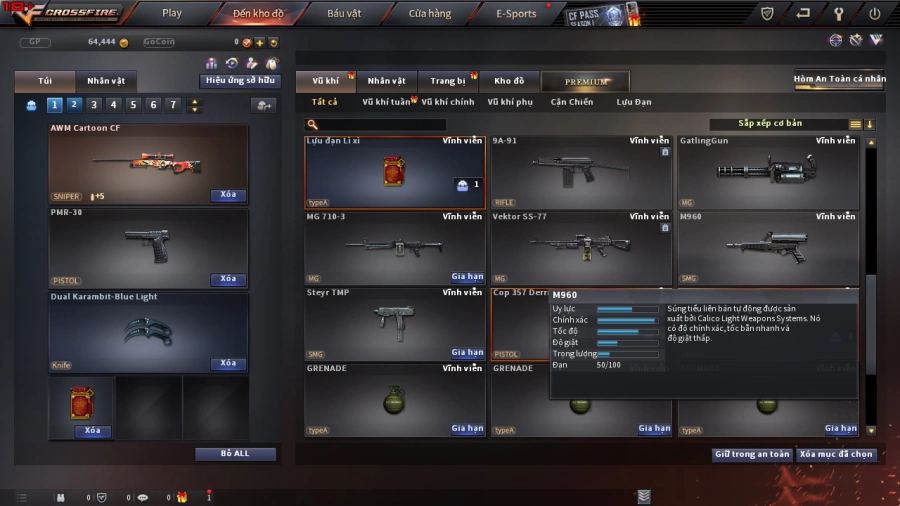
Task: Filter inventory by Cận Chiến
Action: click(572, 102)
